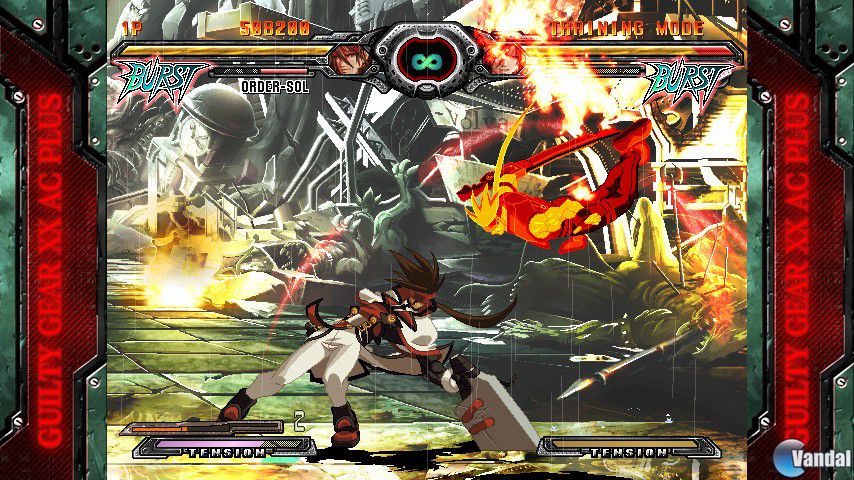Image resolution: width=854 pixels, height=480 pixels.
Task: Select the Order-Sol character portrait
Action: tap(349, 58)
